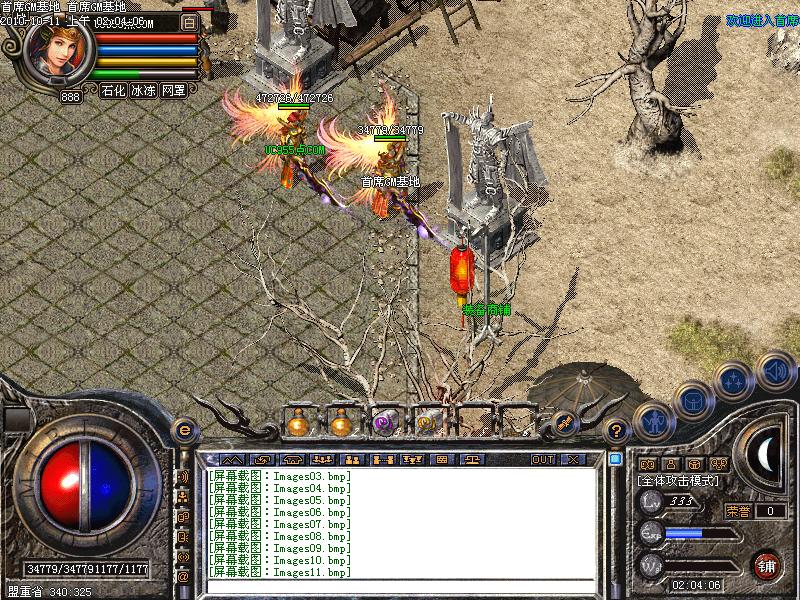Use the first orange potion in the belt
This screenshot has width=800, height=600.
[x=298, y=423]
